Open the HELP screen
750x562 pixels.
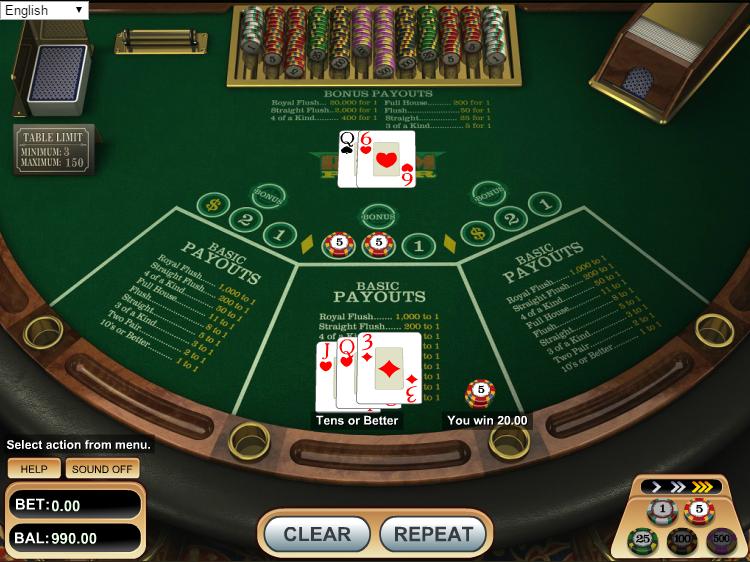coord(34,468)
